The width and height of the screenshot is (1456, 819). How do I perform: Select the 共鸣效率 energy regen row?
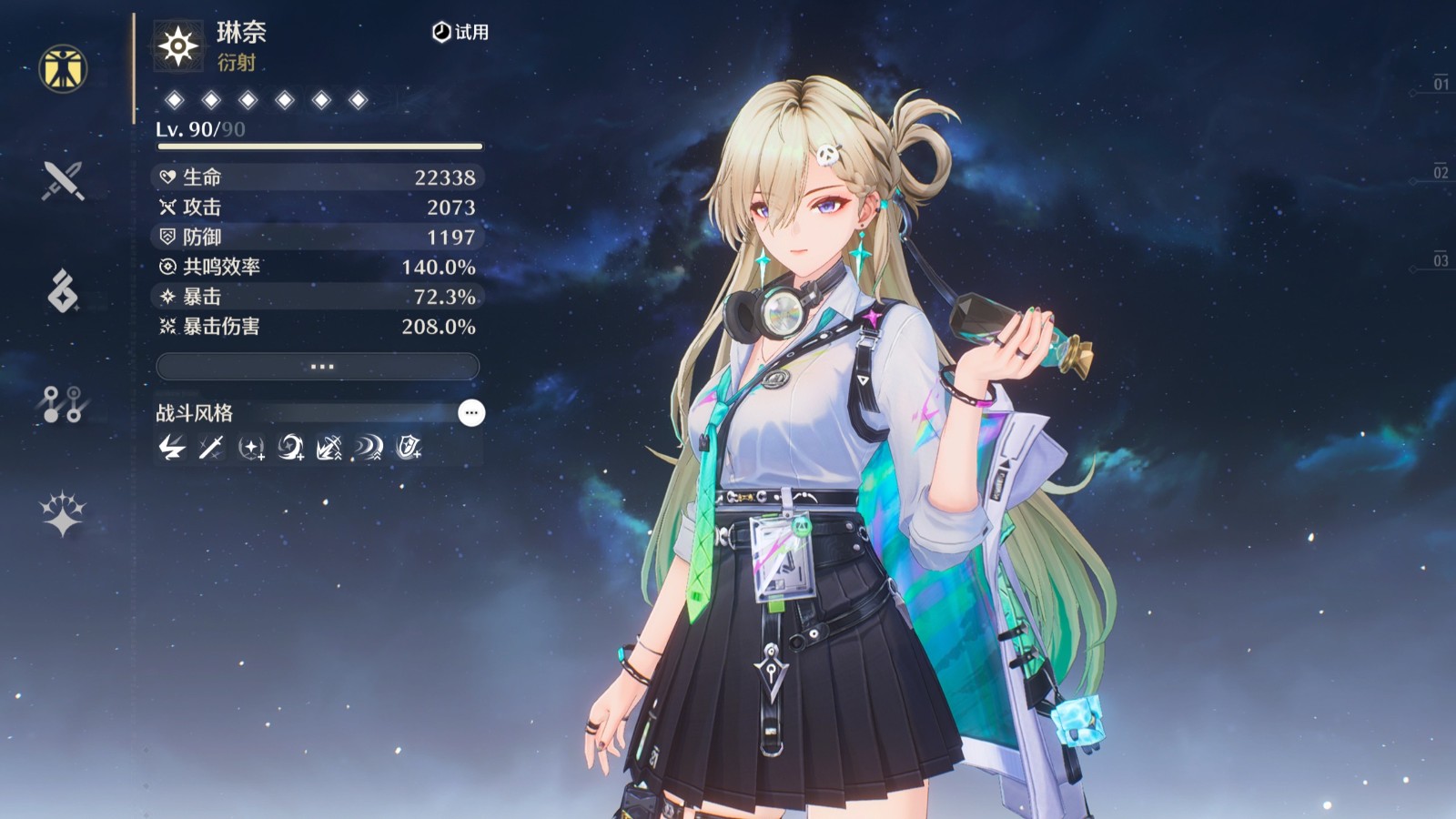click(x=318, y=268)
